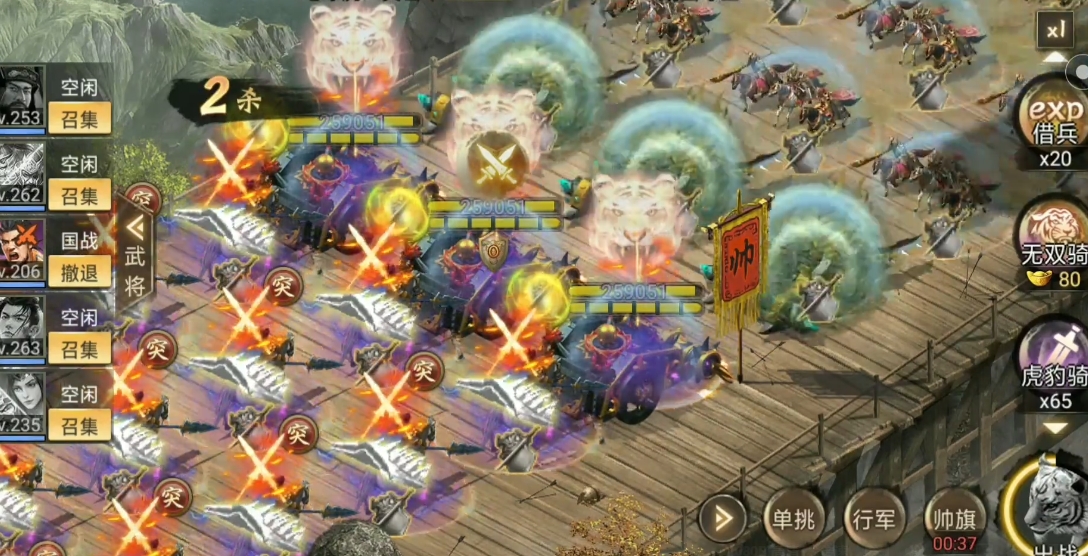
Task: Collapse the 武将 generals panel
Action: 134,255
